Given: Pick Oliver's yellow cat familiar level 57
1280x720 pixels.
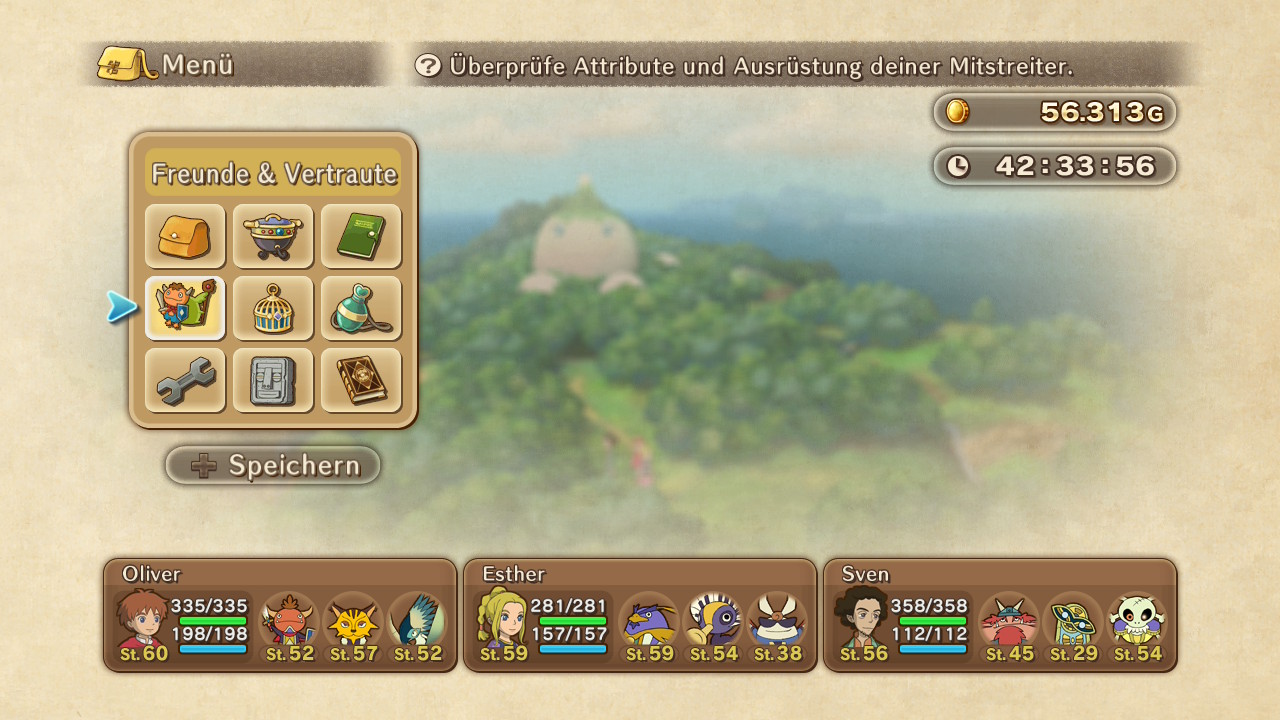Looking at the screenshot, I should tap(353, 624).
